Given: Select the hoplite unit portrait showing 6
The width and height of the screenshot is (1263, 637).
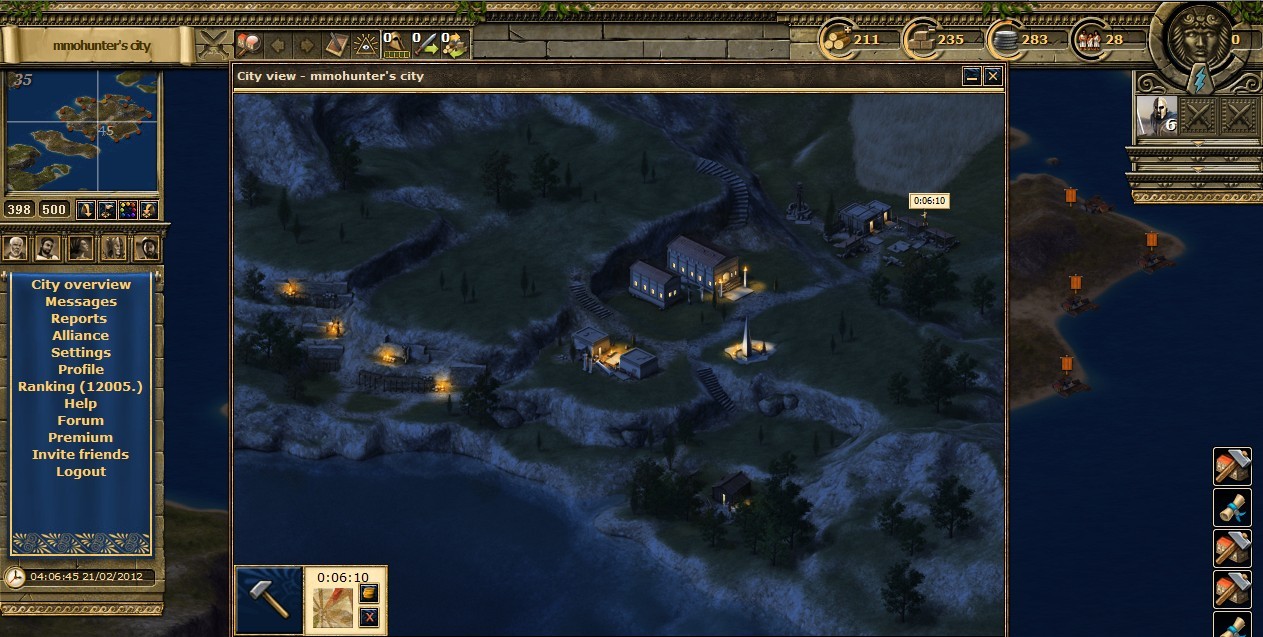Looking at the screenshot, I should 1155,115.
